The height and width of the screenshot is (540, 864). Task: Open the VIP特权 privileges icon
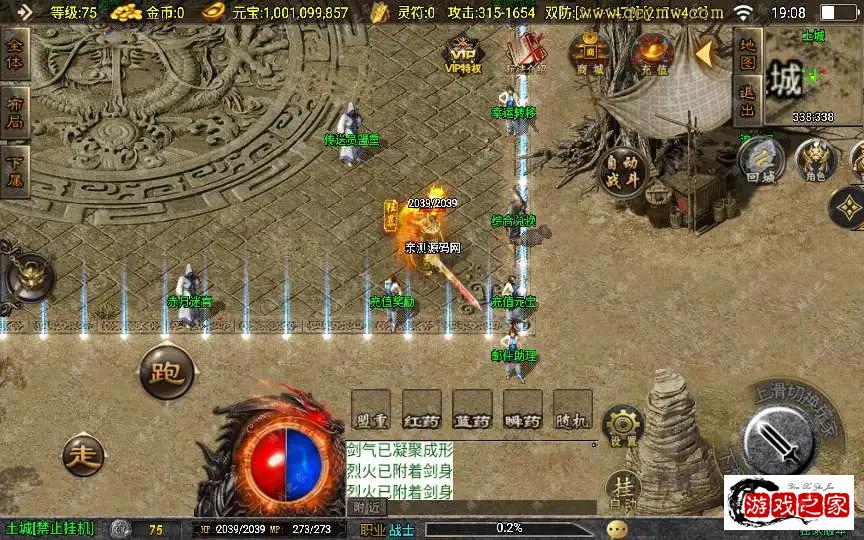point(463,55)
